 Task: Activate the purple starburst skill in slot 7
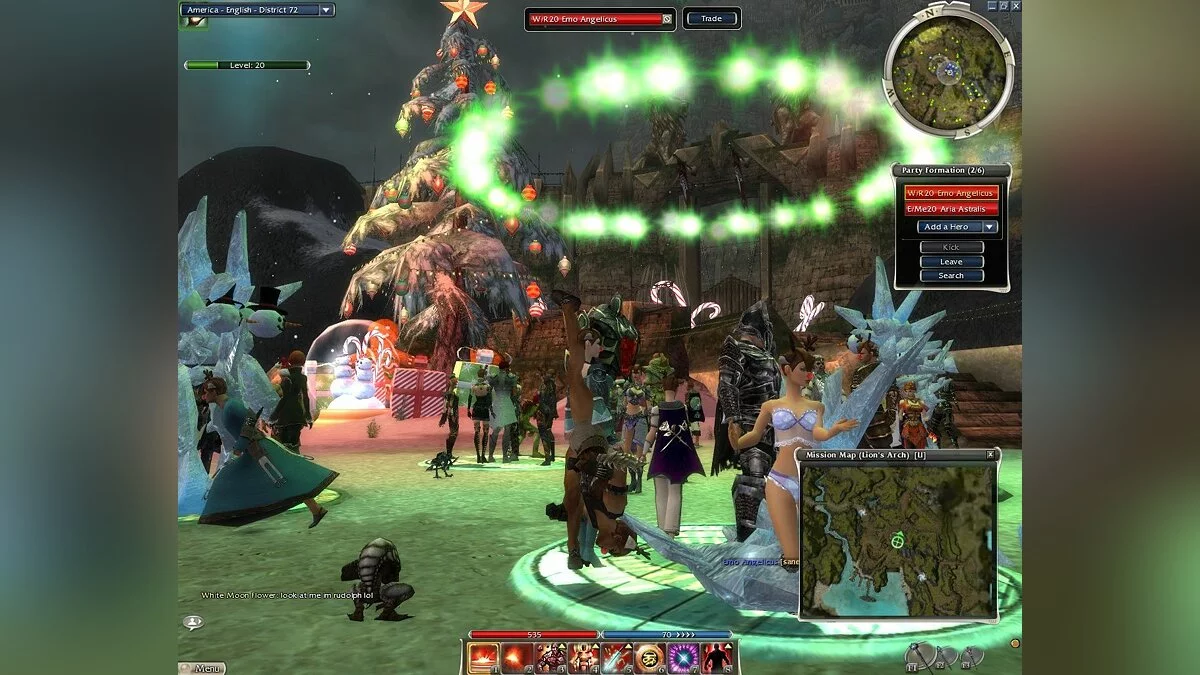682,657
